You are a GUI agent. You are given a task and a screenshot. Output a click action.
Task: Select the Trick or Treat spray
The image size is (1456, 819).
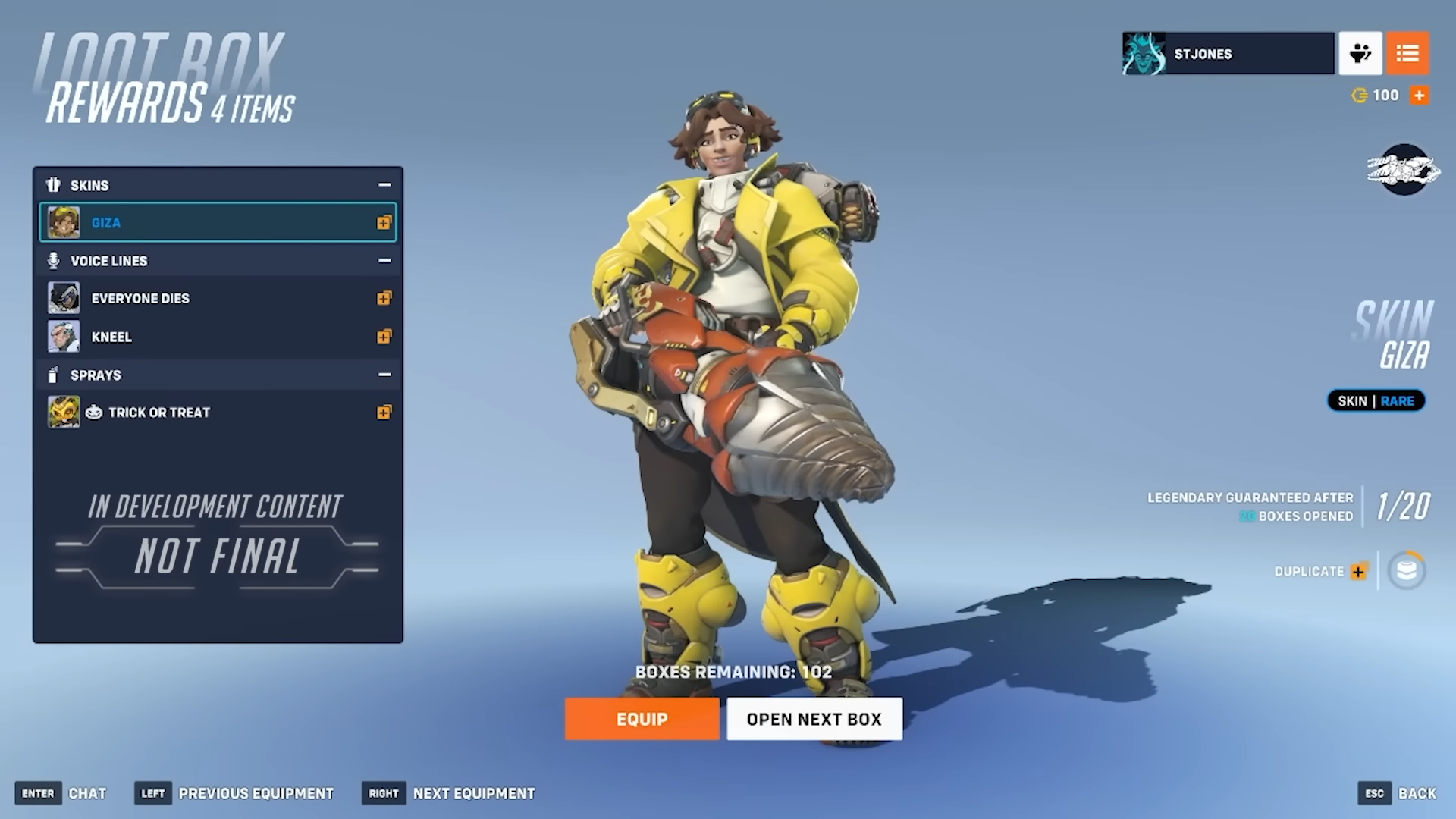coord(218,413)
